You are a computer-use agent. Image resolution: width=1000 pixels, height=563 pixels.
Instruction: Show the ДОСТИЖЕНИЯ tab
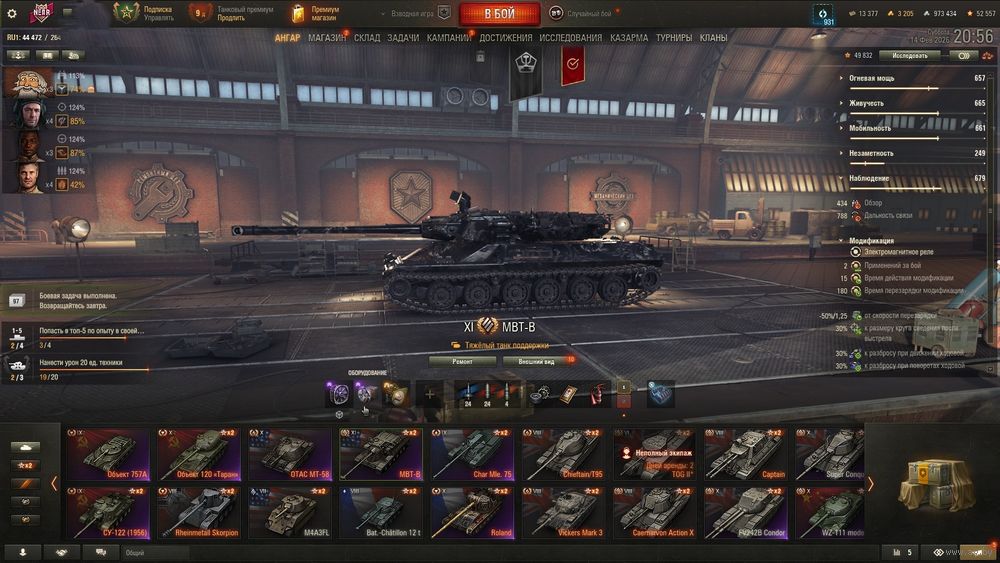point(505,38)
